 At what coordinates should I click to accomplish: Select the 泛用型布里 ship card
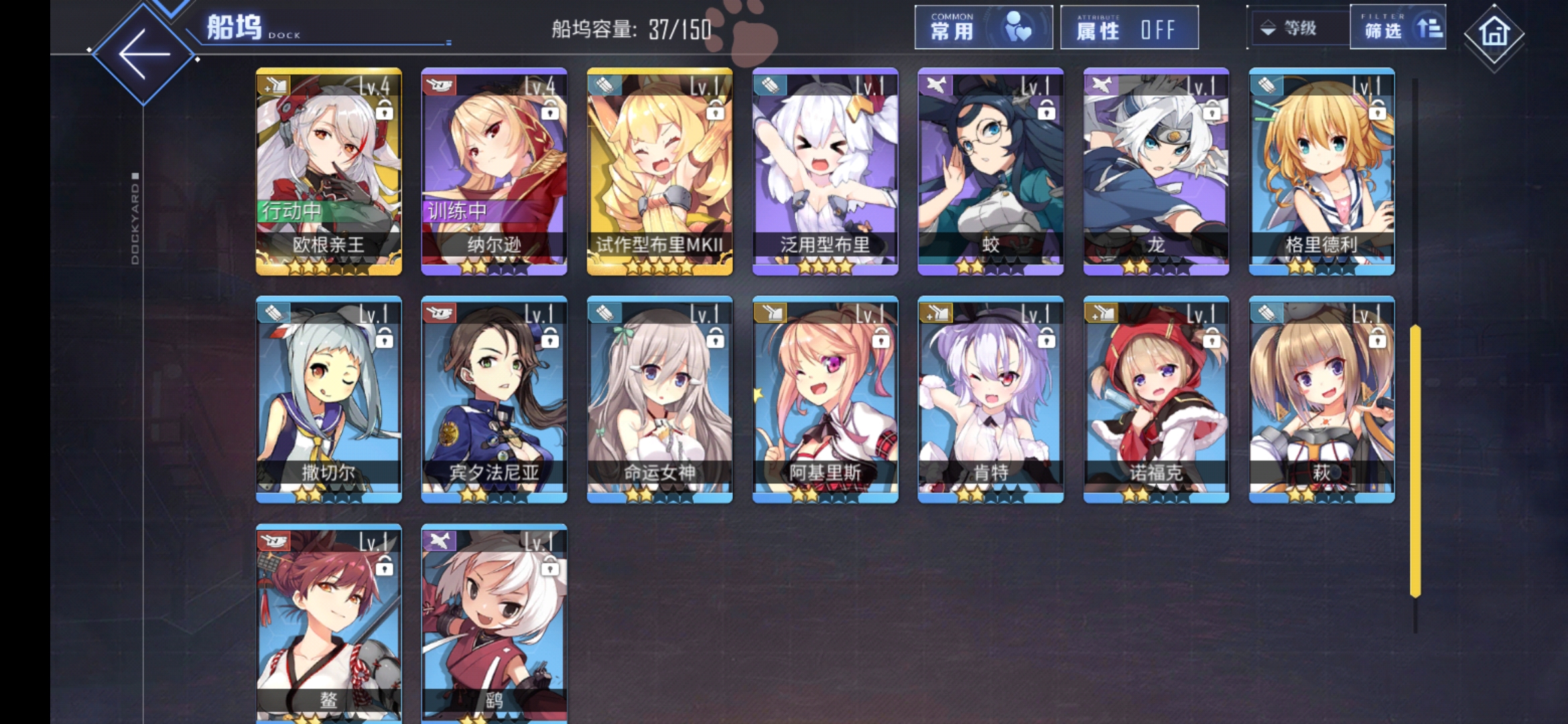click(826, 171)
